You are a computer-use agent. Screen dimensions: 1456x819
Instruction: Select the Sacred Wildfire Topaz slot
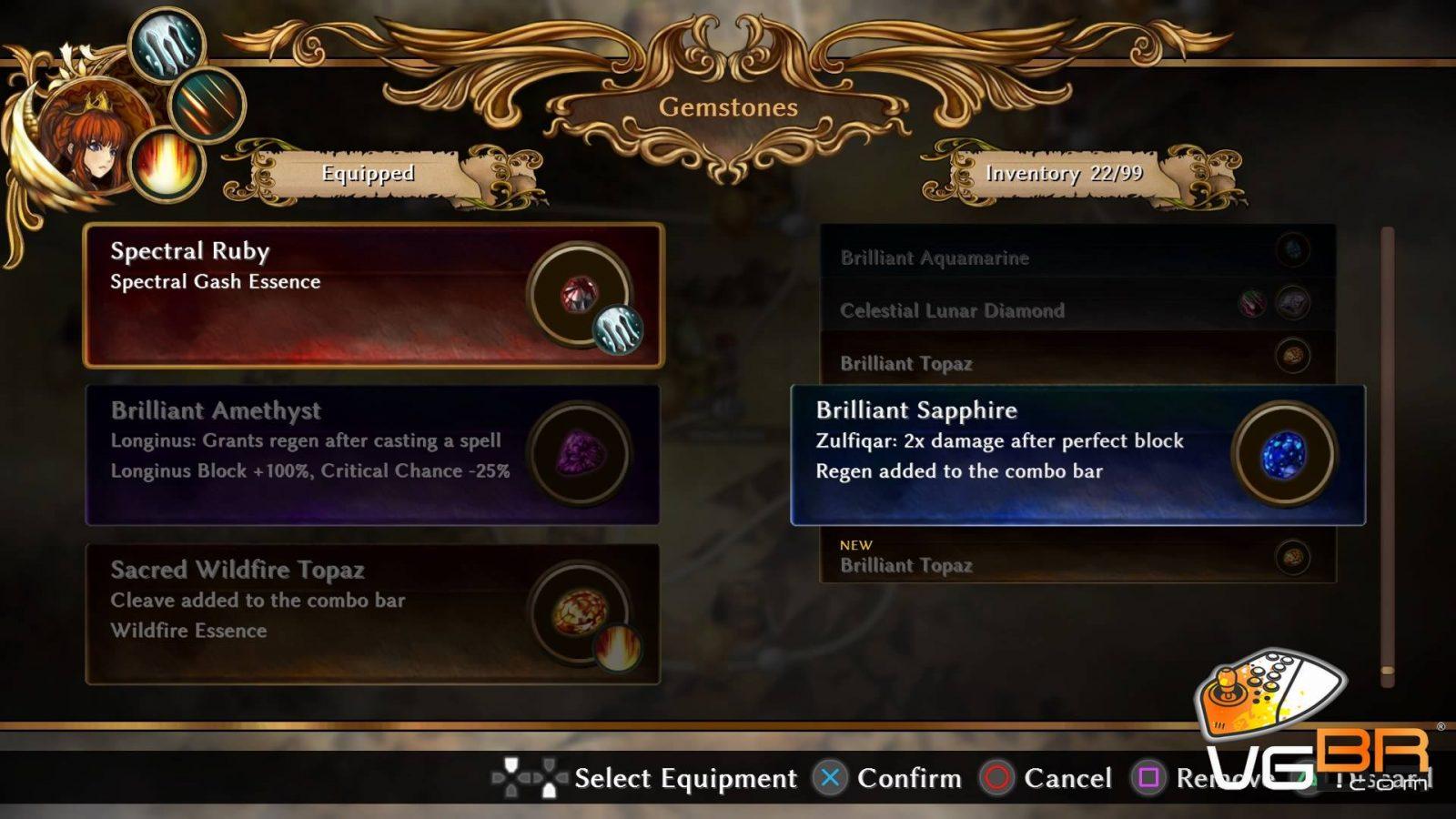click(x=373, y=614)
